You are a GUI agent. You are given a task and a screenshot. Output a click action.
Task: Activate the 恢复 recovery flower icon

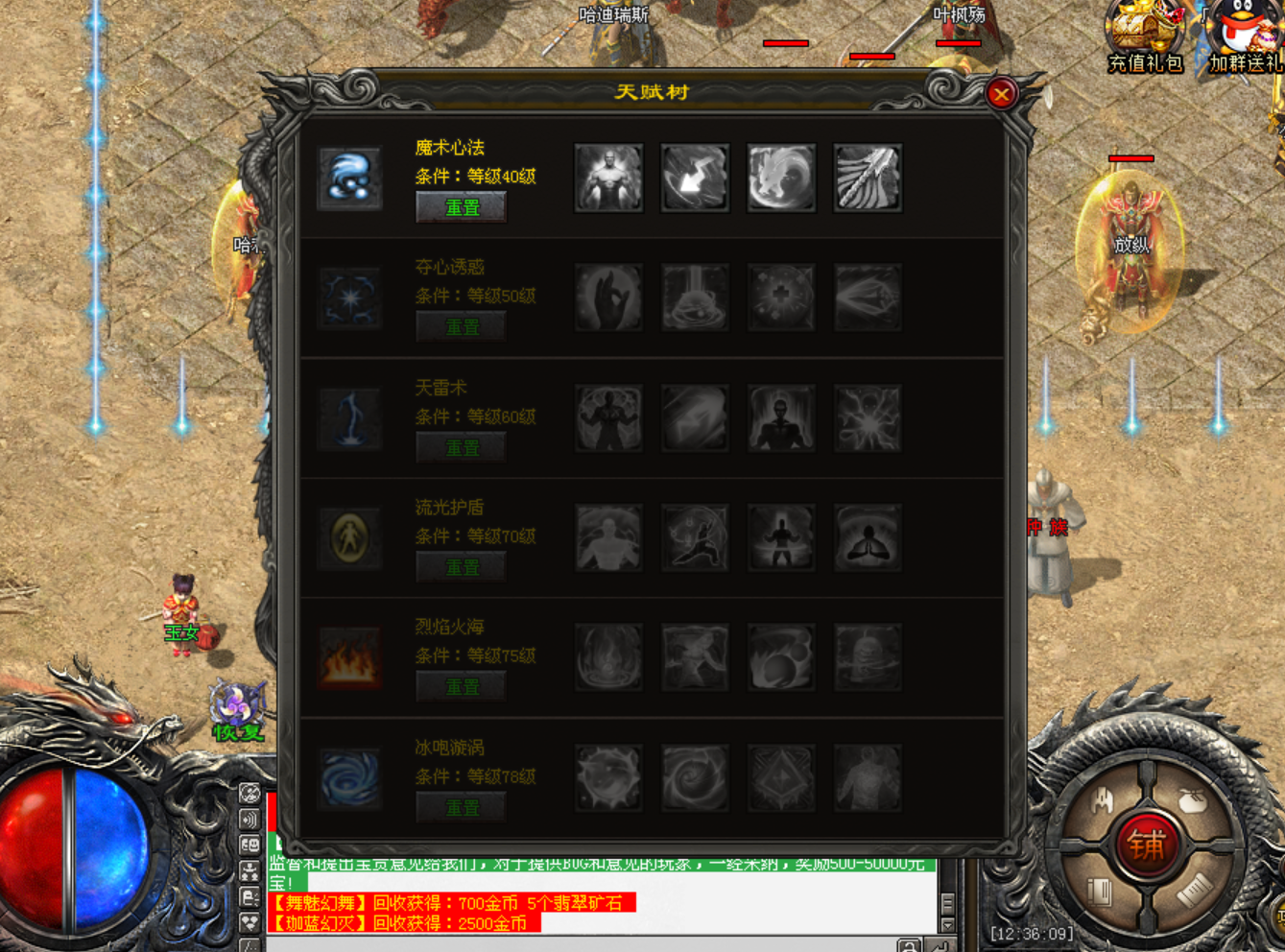point(236,710)
